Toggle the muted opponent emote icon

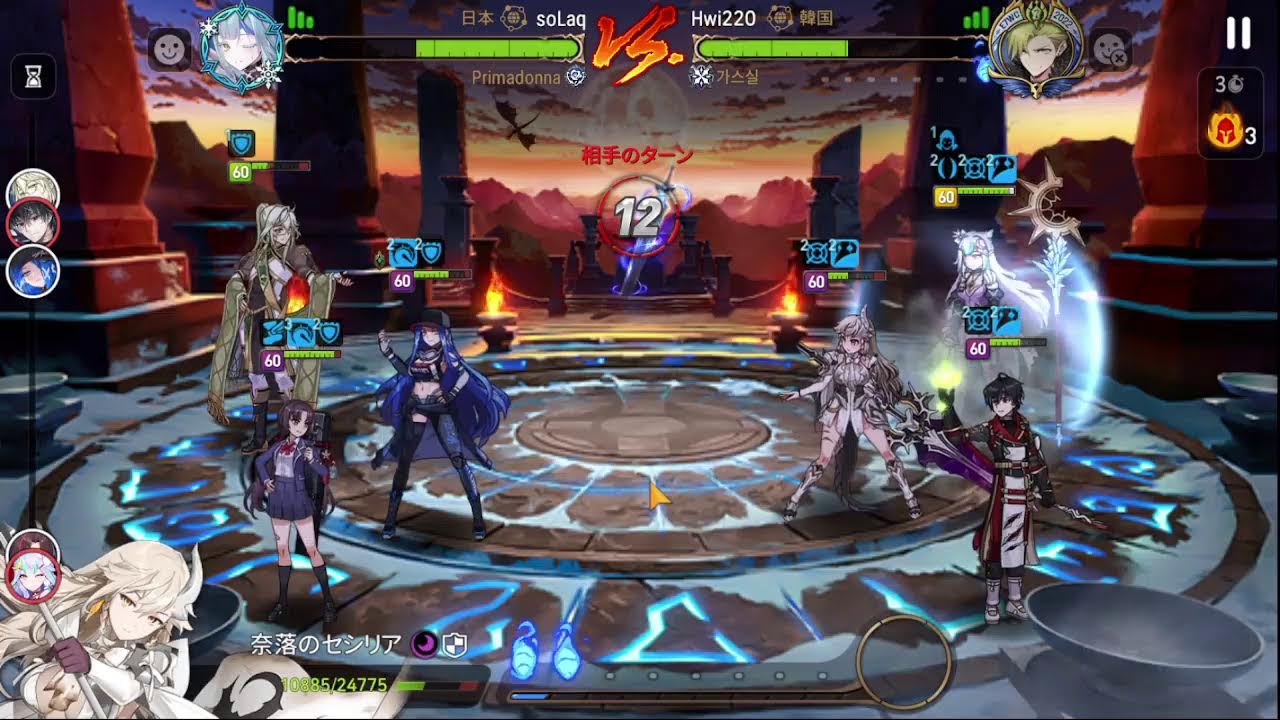point(1109,49)
